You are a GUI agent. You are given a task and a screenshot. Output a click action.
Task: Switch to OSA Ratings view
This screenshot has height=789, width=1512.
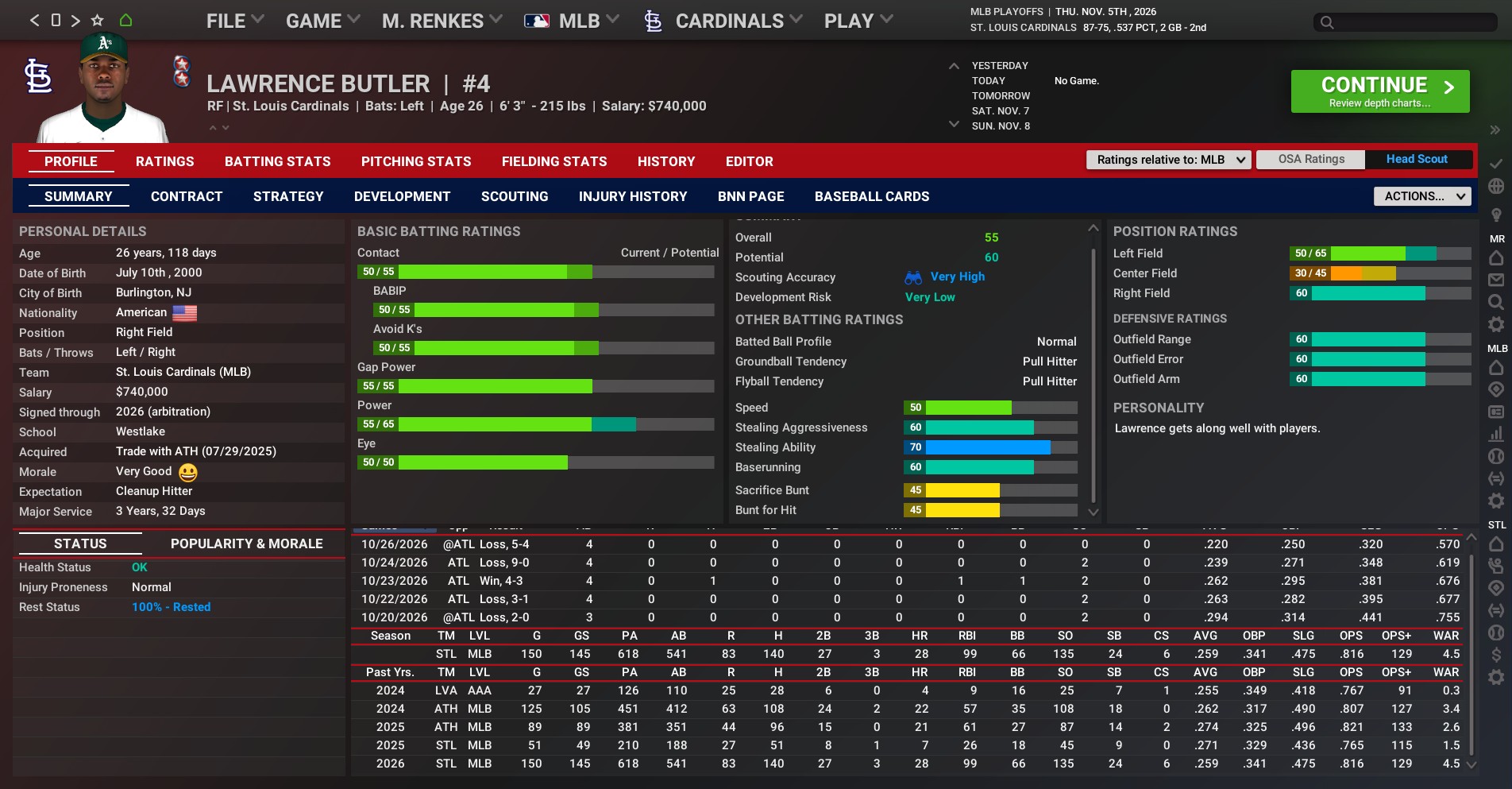[1311, 160]
